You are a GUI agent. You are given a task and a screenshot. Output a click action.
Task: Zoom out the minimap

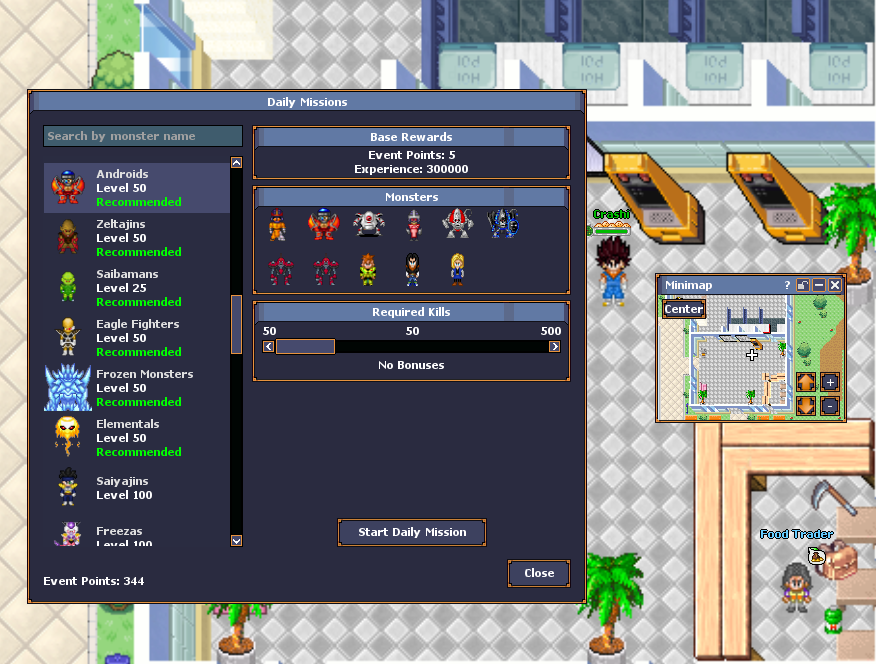coord(830,406)
